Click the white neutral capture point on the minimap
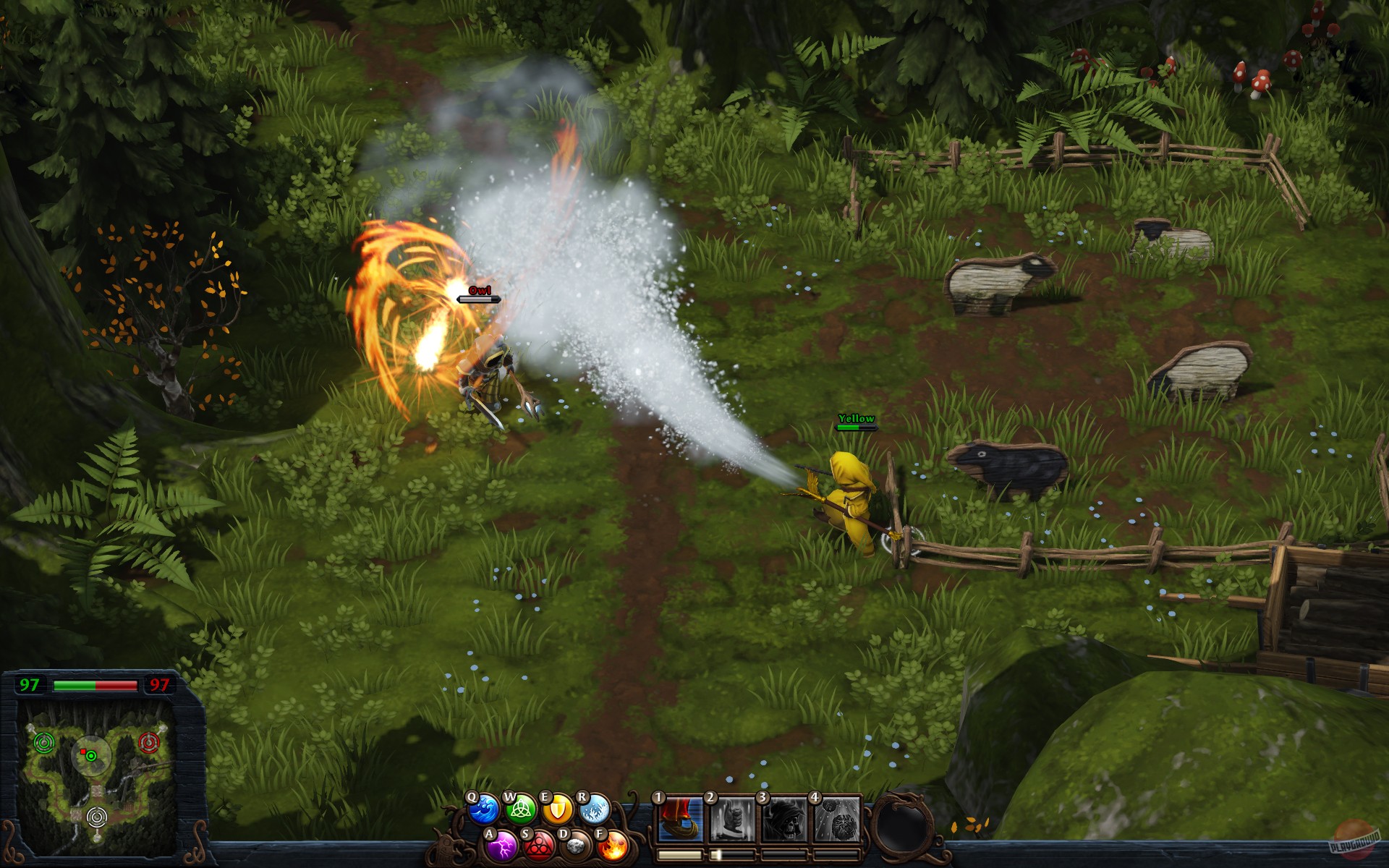Screen dimensions: 1389x868 pos(97,817)
